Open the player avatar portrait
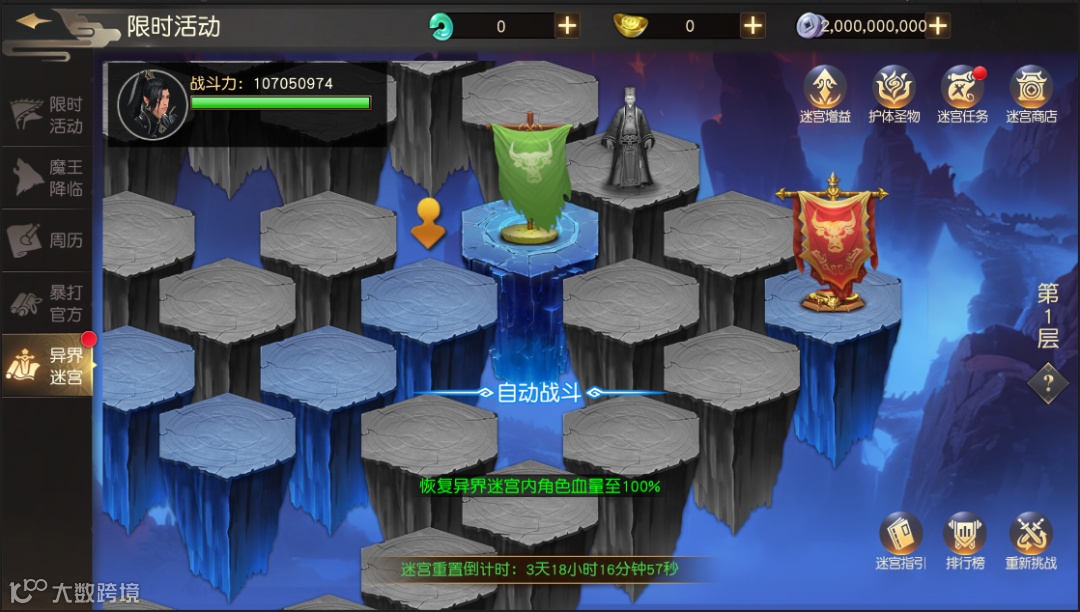Image resolution: width=1080 pixels, height=612 pixels. pyautogui.click(x=152, y=103)
